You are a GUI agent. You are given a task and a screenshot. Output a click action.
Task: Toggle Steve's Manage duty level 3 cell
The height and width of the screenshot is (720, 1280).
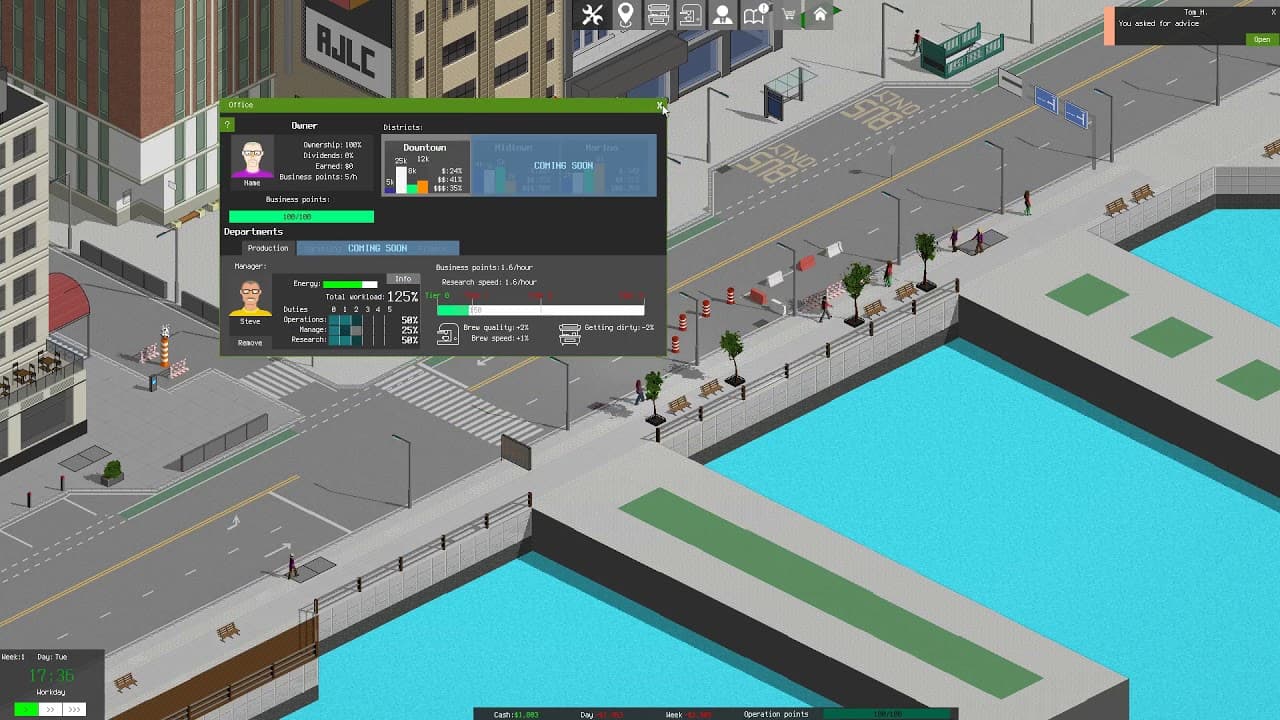pyautogui.click(x=368, y=329)
